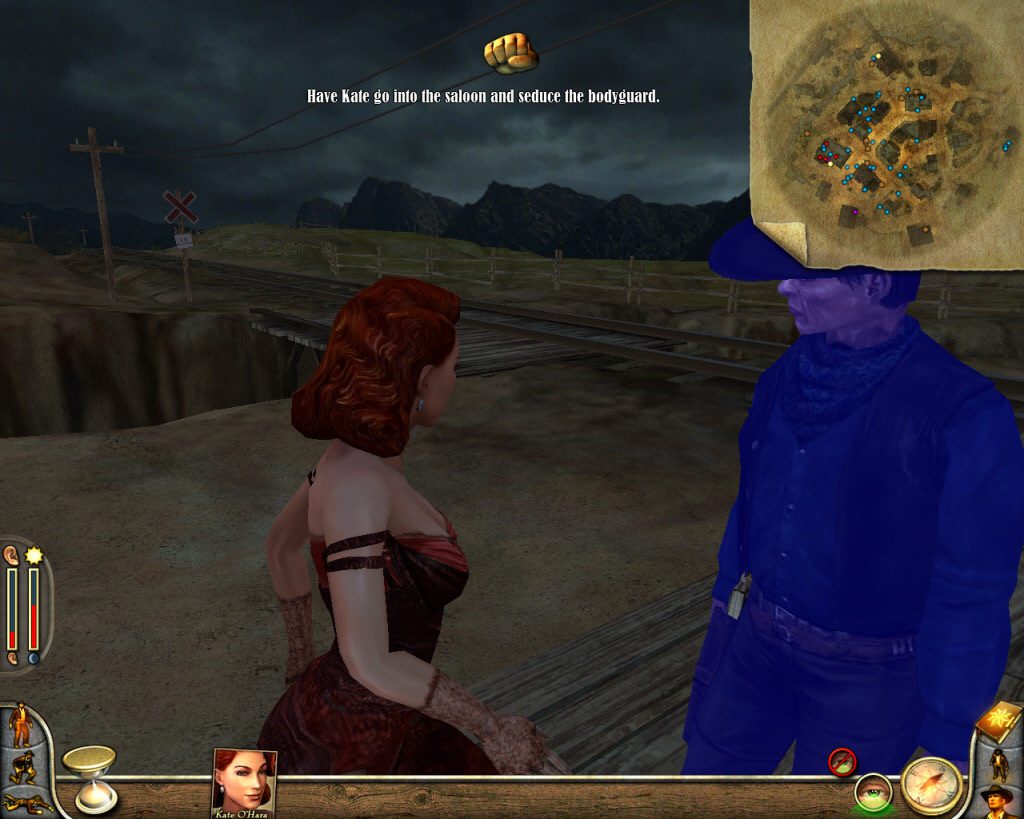Click the brass compass icon
This screenshot has height=819, width=1024.
pos(931,785)
